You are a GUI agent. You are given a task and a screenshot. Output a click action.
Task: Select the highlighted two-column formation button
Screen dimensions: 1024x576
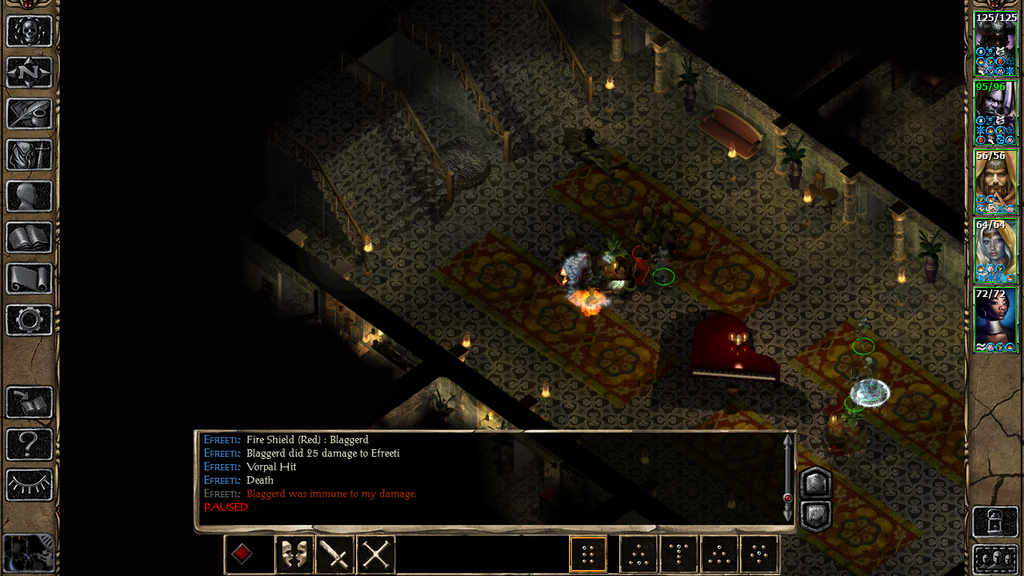point(589,554)
